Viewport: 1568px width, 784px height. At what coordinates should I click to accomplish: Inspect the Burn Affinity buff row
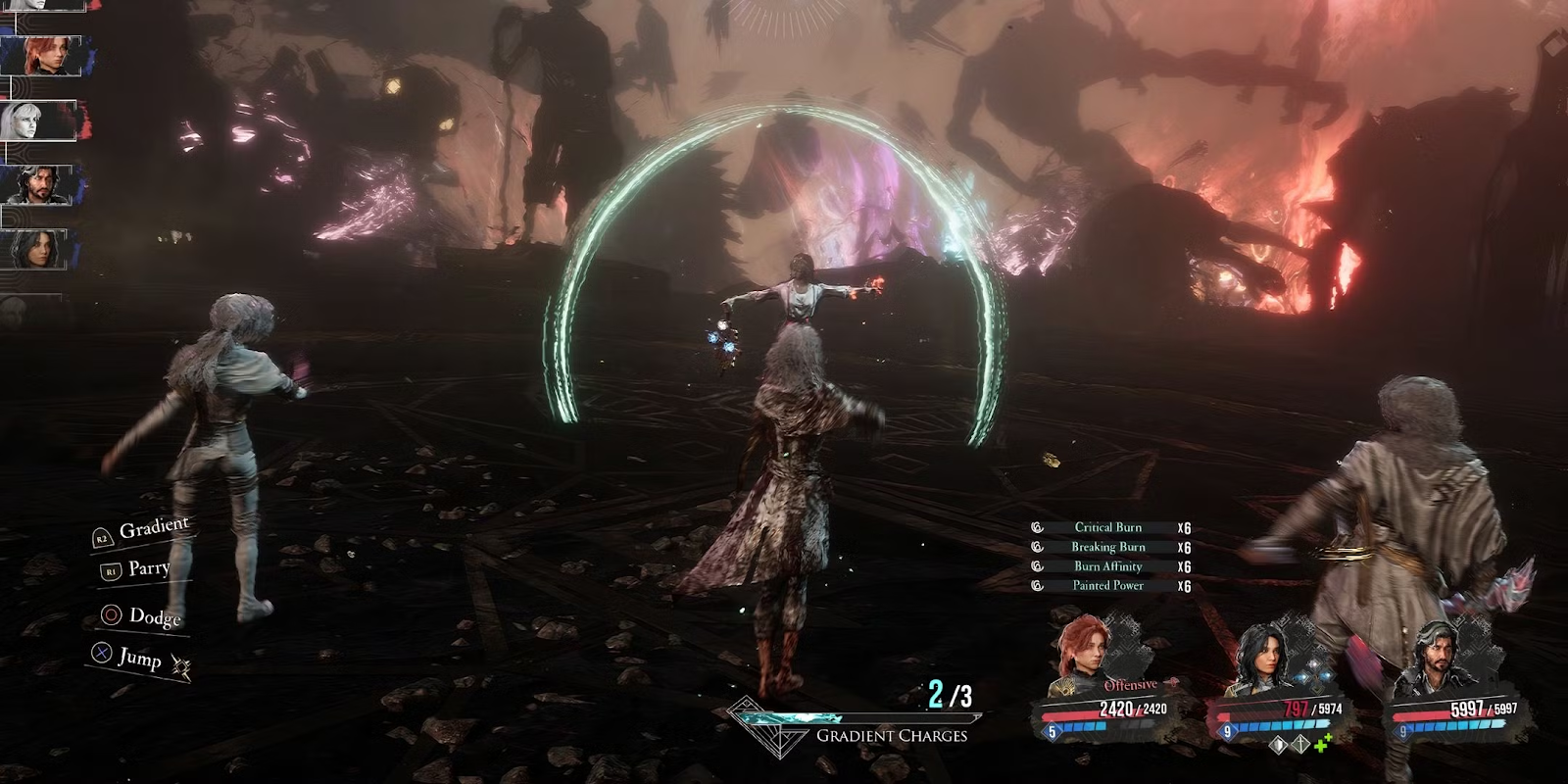click(1109, 566)
